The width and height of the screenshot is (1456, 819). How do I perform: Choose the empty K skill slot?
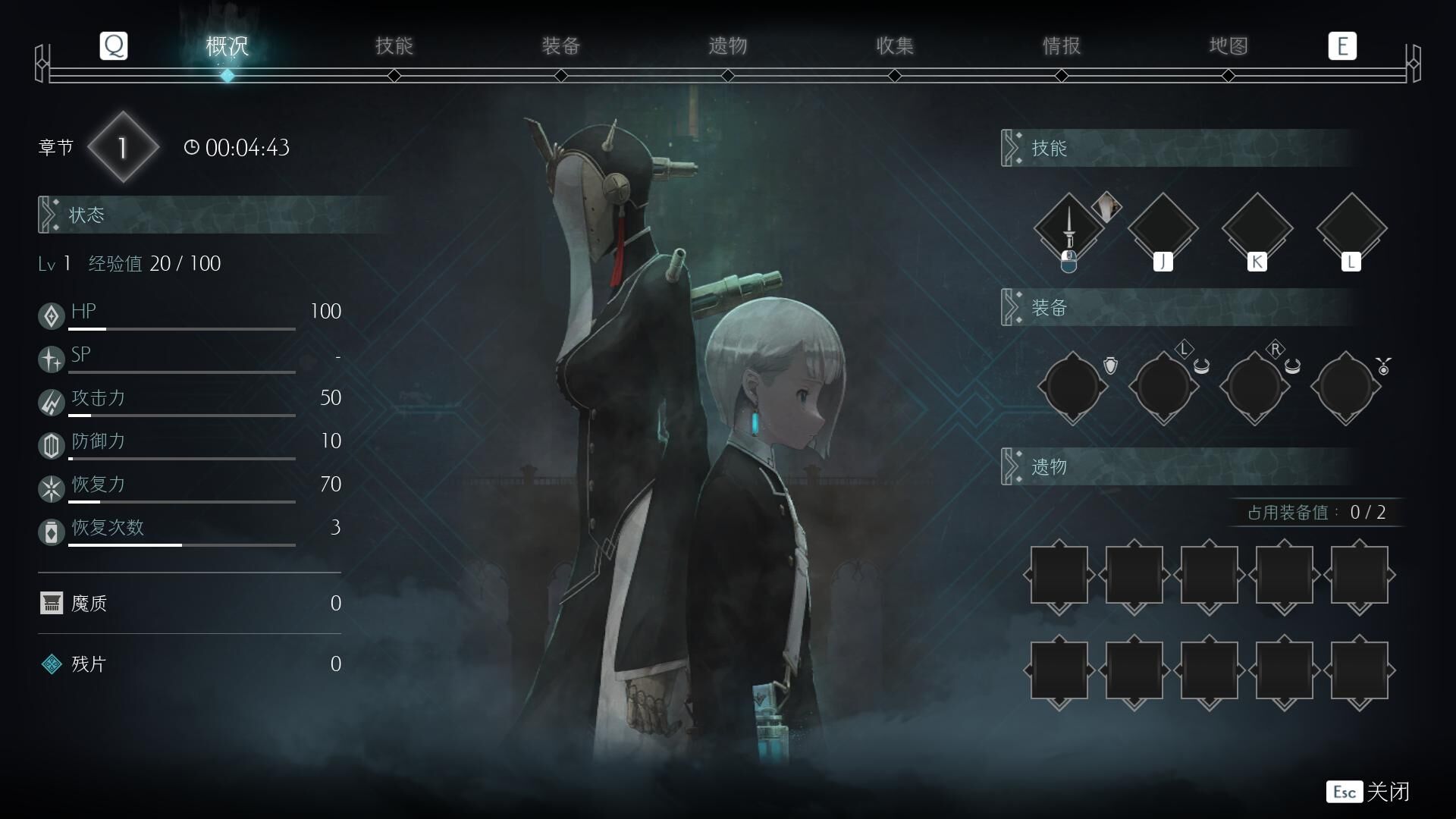[x=1257, y=227]
